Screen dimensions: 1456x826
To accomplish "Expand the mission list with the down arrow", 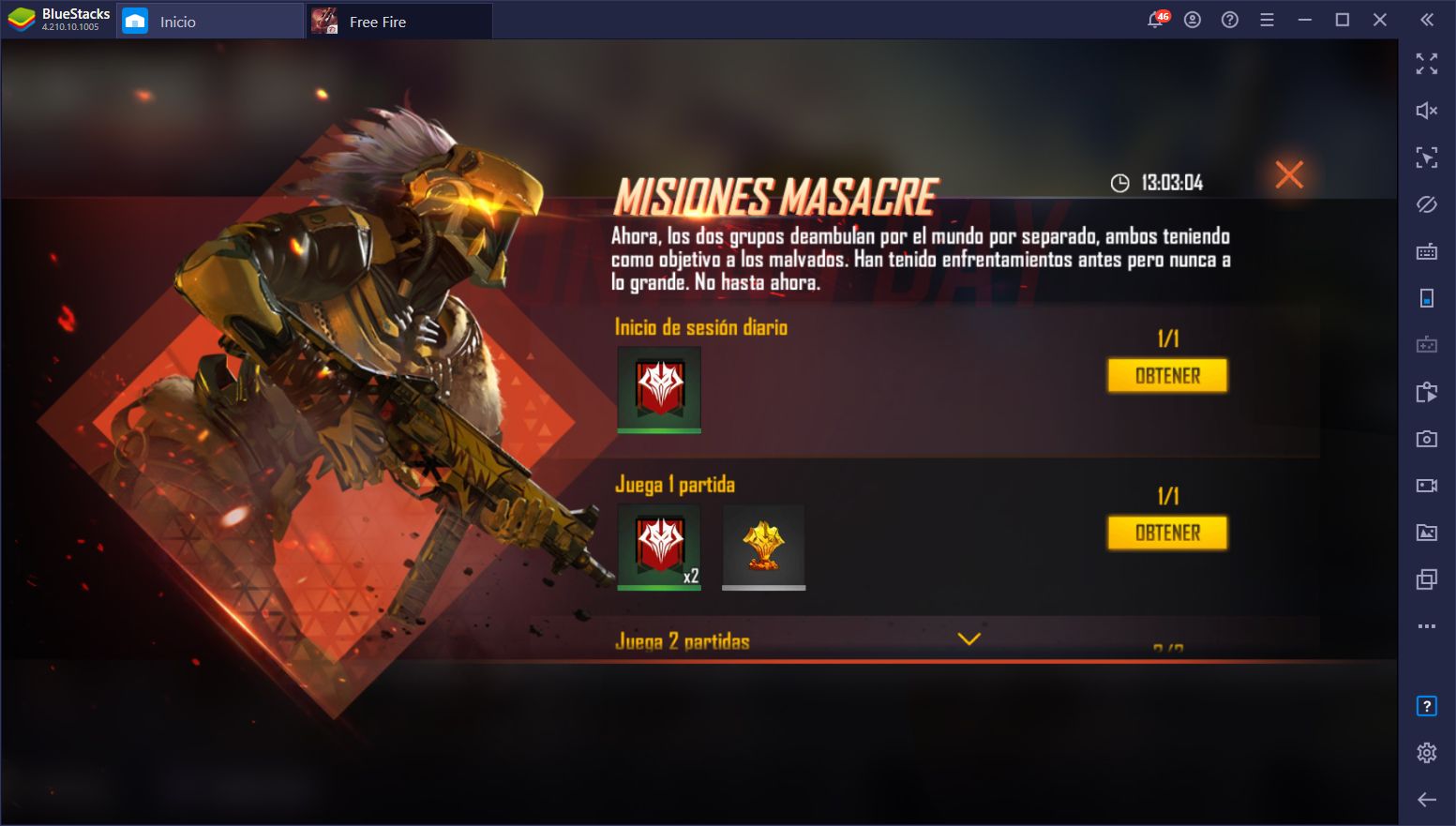I will (x=968, y=638).
